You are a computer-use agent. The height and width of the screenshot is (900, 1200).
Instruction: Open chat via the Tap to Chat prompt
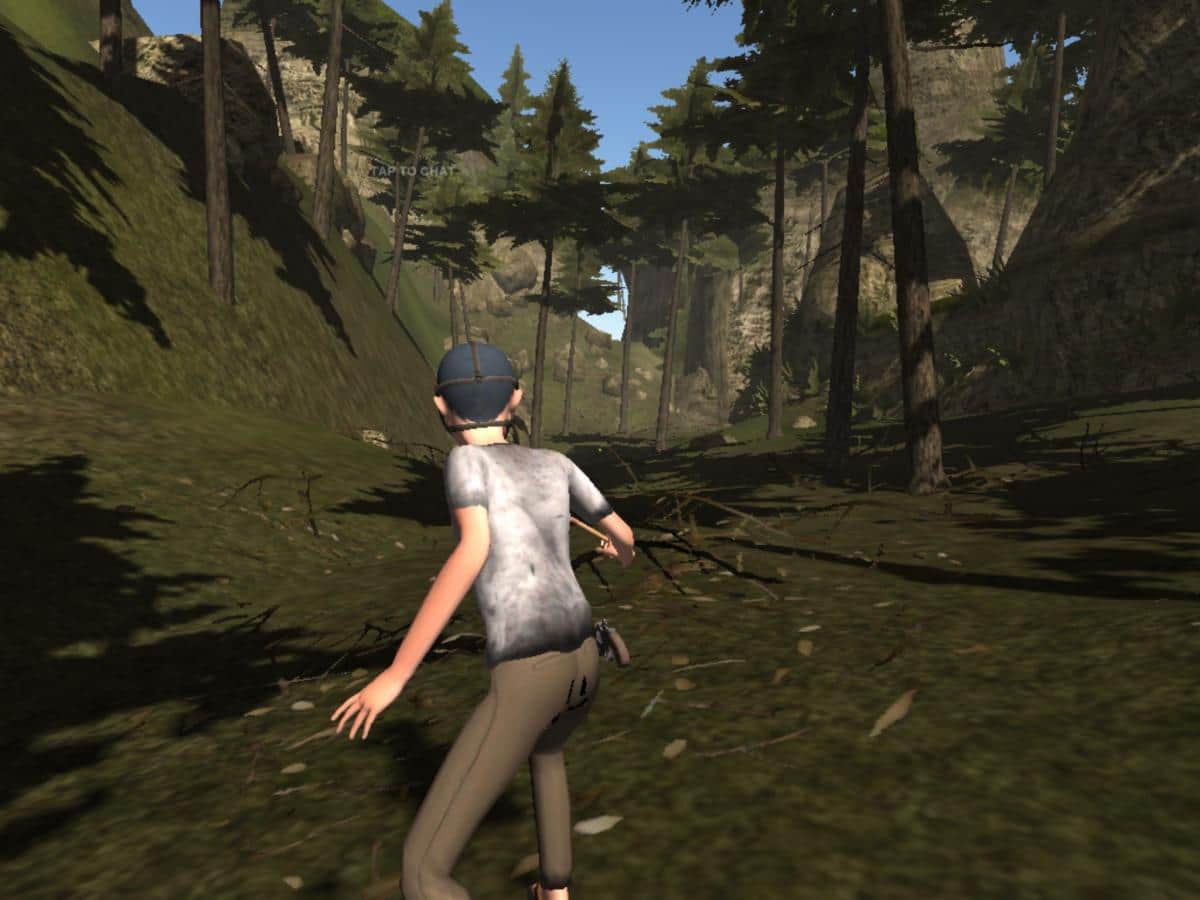pos(412,171)
